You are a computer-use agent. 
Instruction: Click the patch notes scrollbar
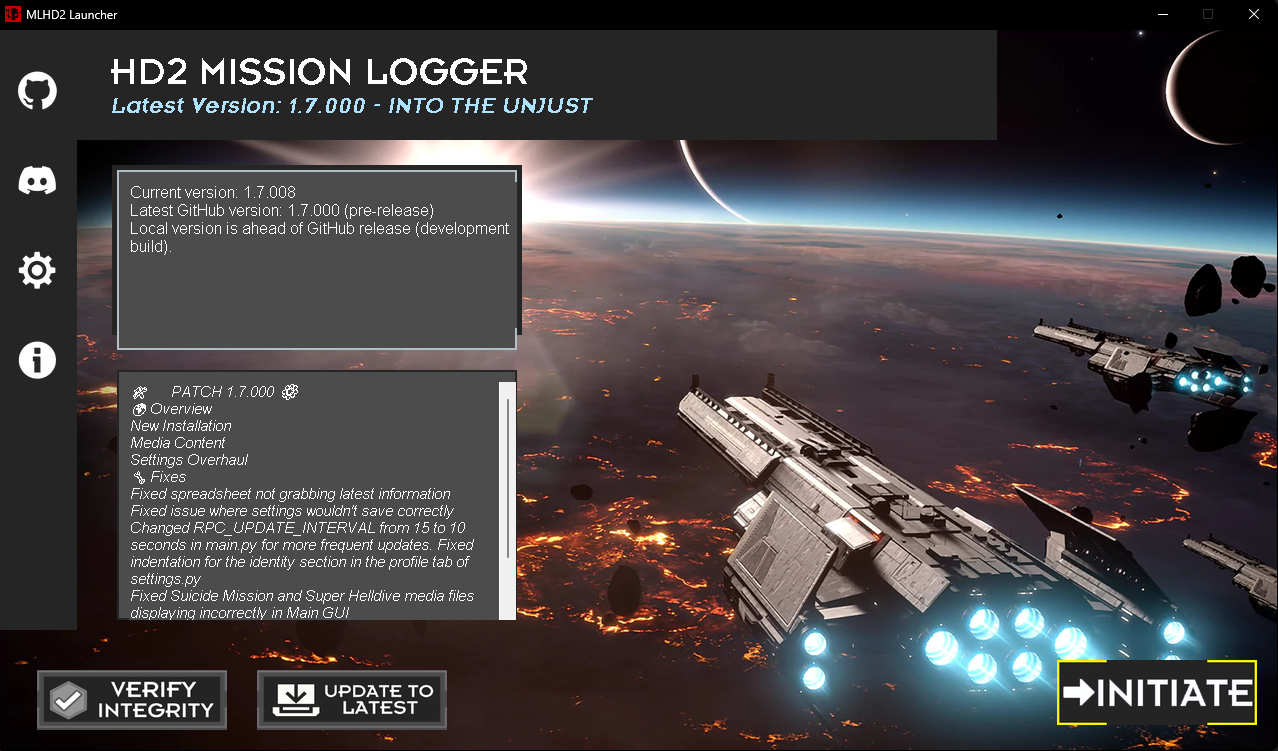click(508, 478)
